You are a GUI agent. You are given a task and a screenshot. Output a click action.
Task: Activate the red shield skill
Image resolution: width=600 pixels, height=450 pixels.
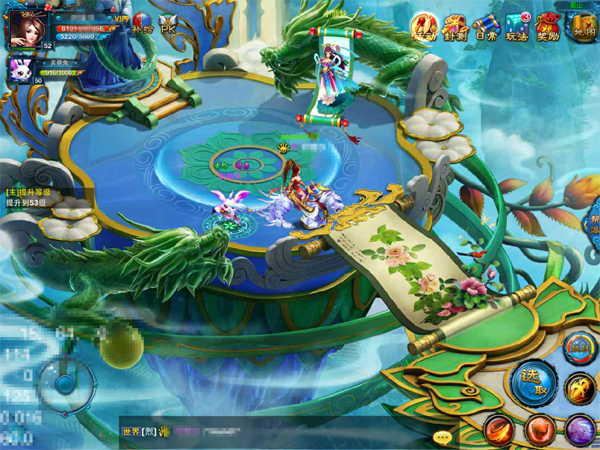(540, 431)
